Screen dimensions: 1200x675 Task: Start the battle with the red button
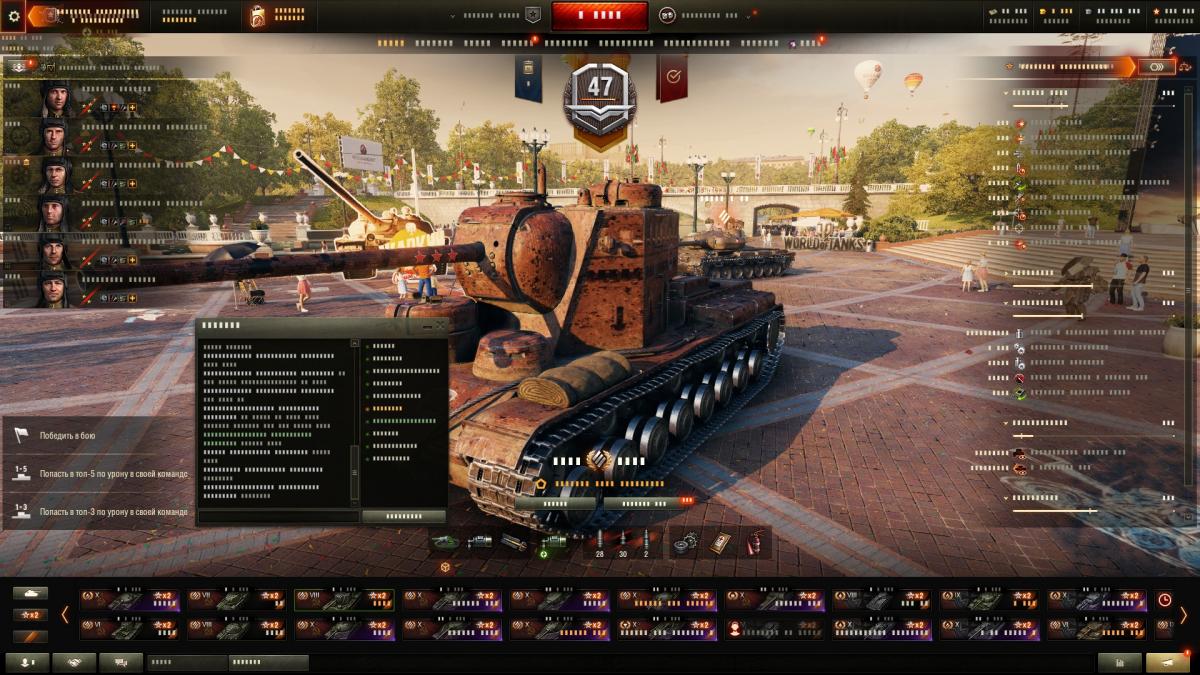click(x=599, y=16)
